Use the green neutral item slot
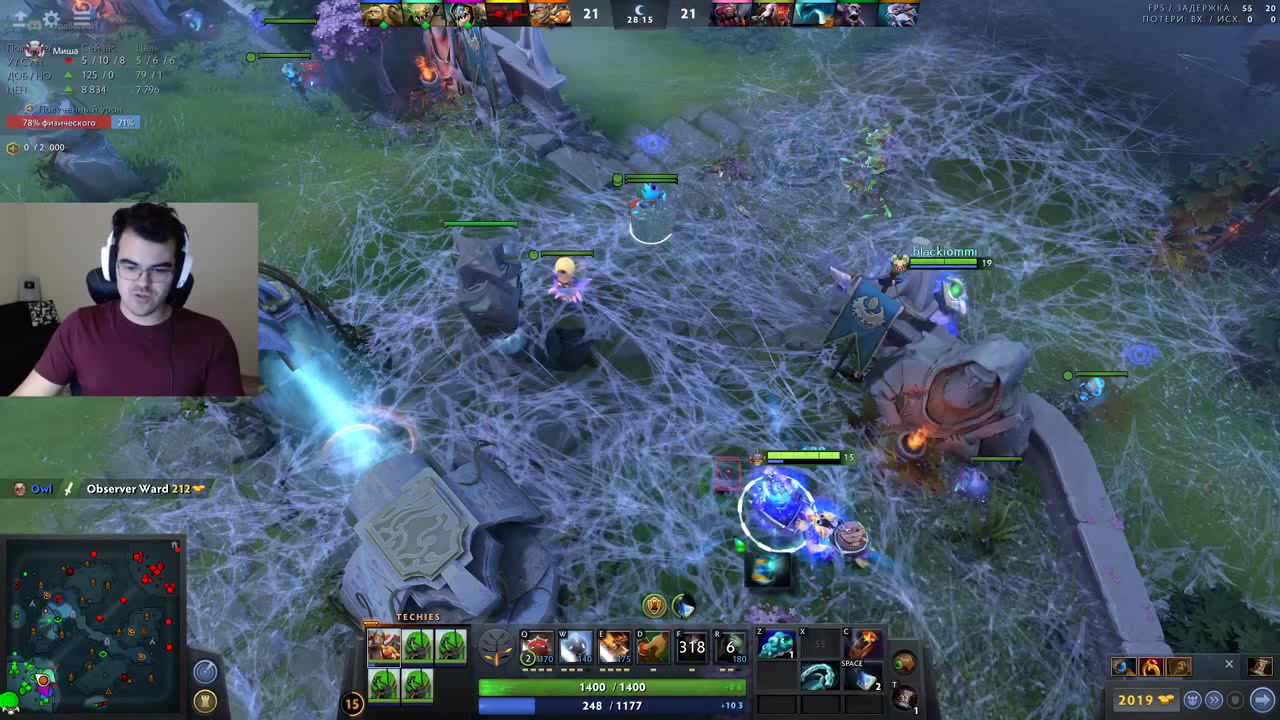The image size is (1280, 720). click(904, 662)
